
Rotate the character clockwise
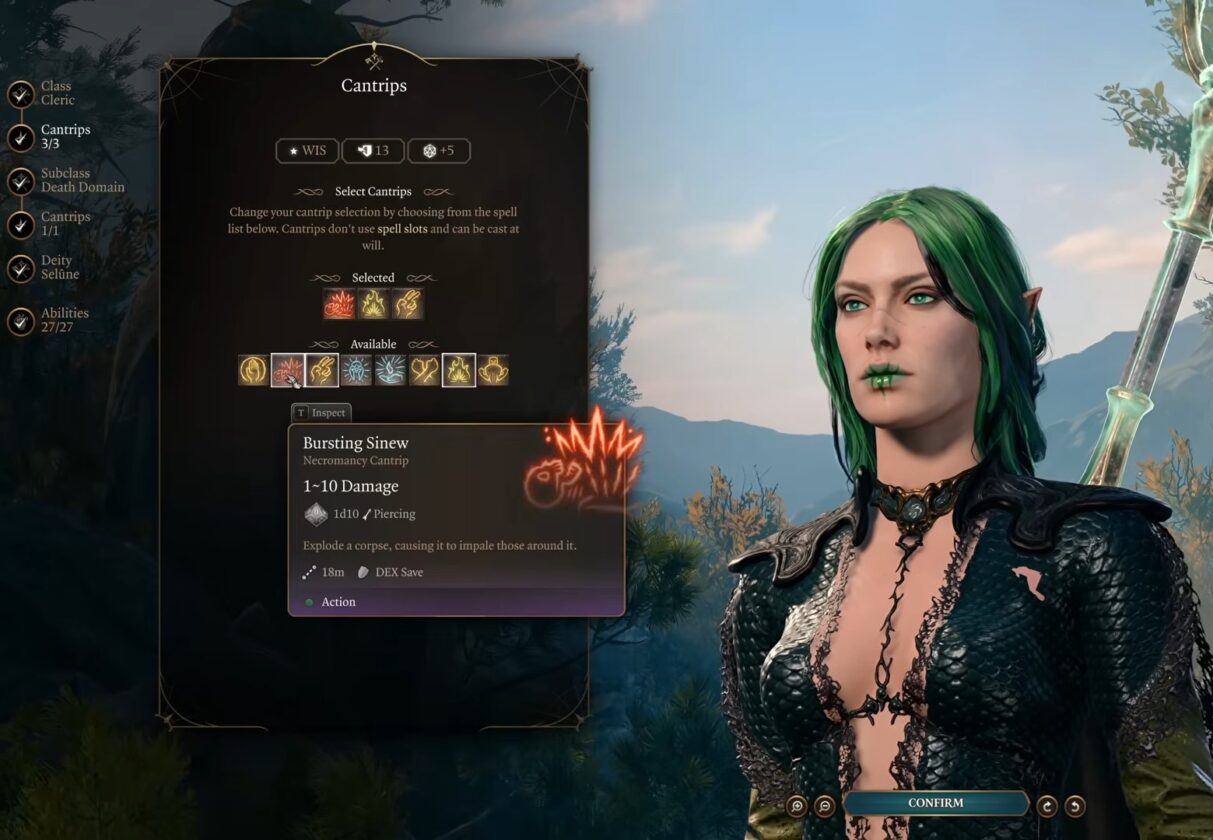coord(1047,805)
